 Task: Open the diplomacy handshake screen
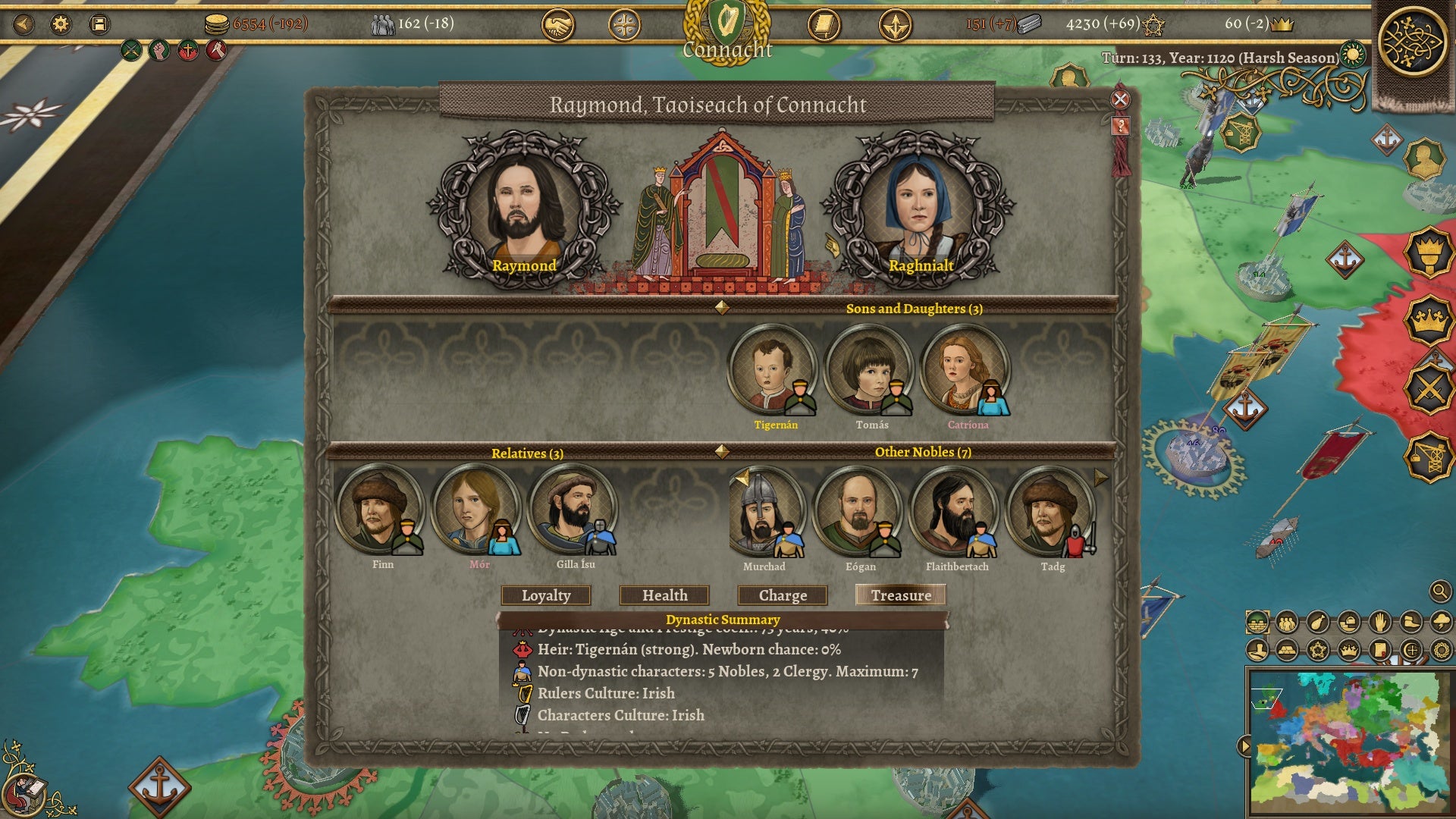(557, 26)
